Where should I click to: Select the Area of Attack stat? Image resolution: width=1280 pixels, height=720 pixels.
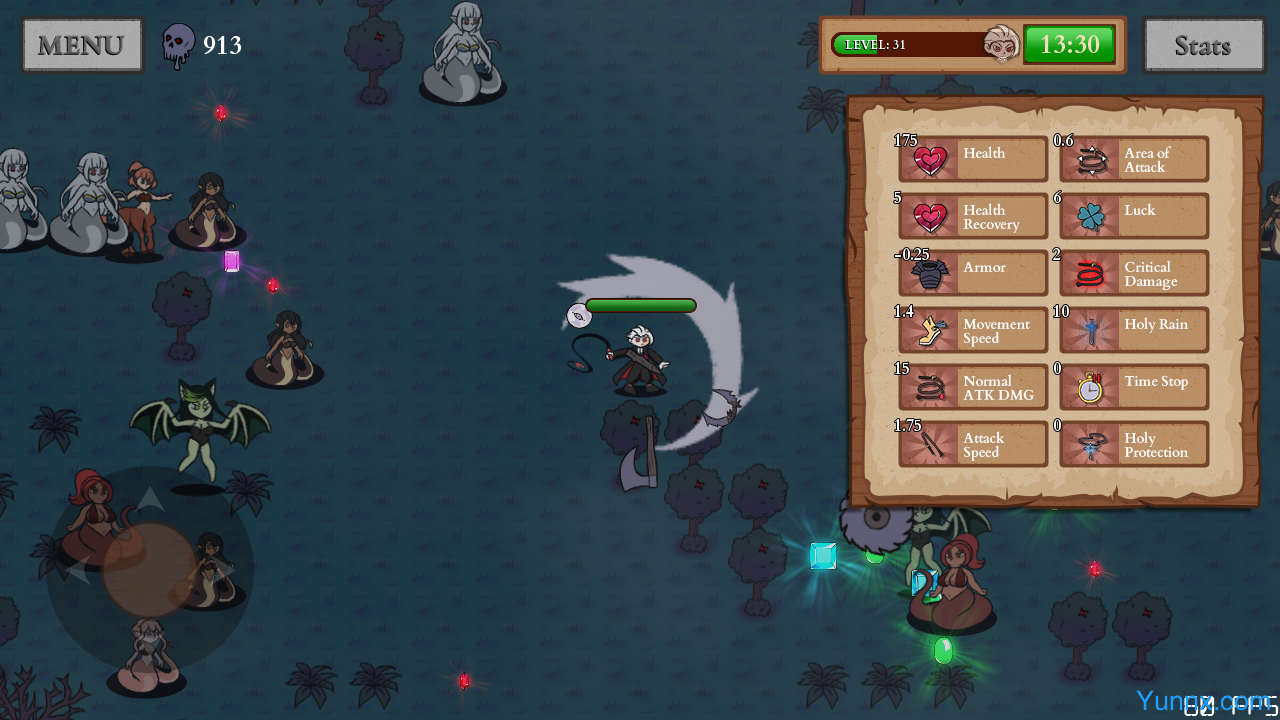click(x=1134, y=159)
